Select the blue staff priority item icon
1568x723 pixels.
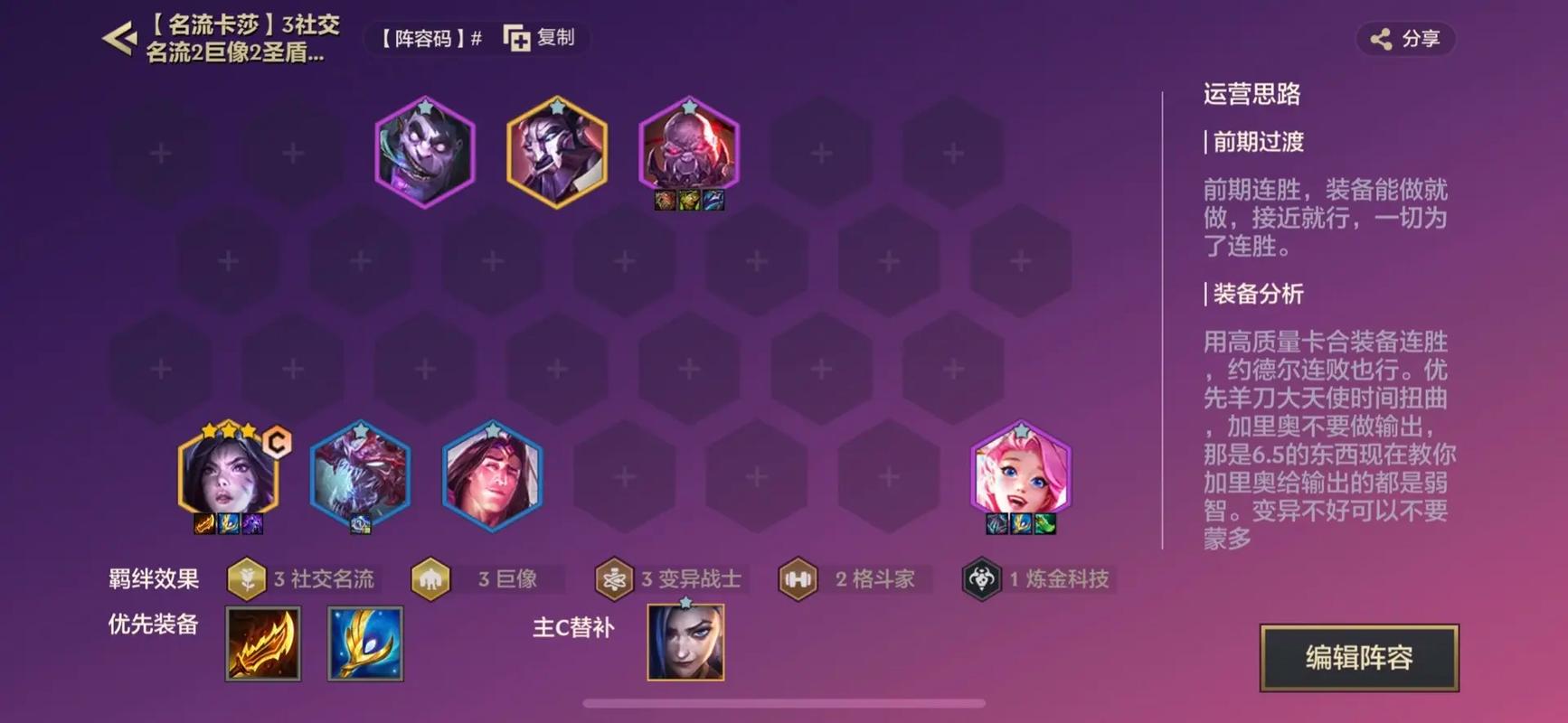point(366,643)
